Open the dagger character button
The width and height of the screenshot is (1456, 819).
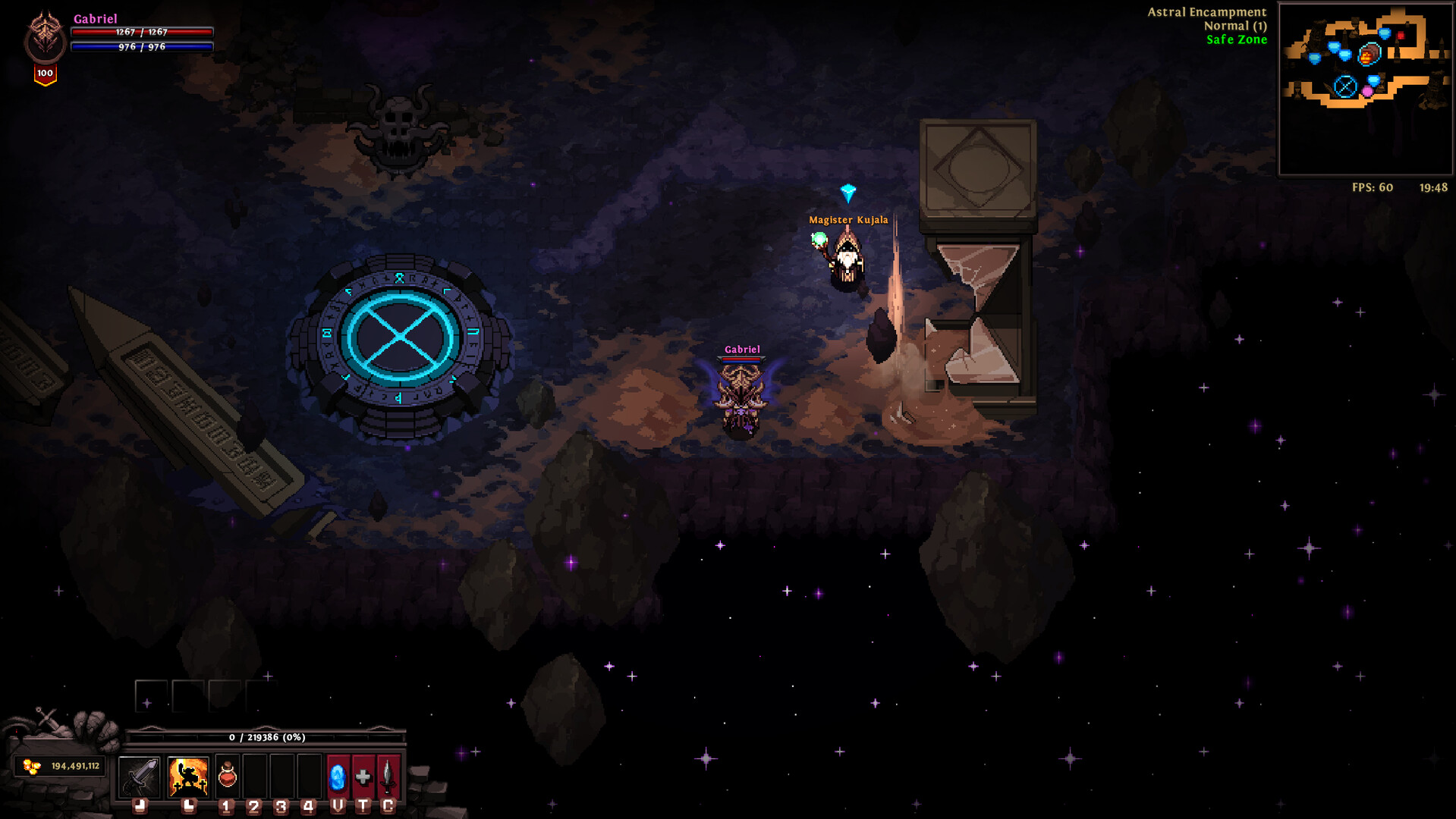[388, 776]
